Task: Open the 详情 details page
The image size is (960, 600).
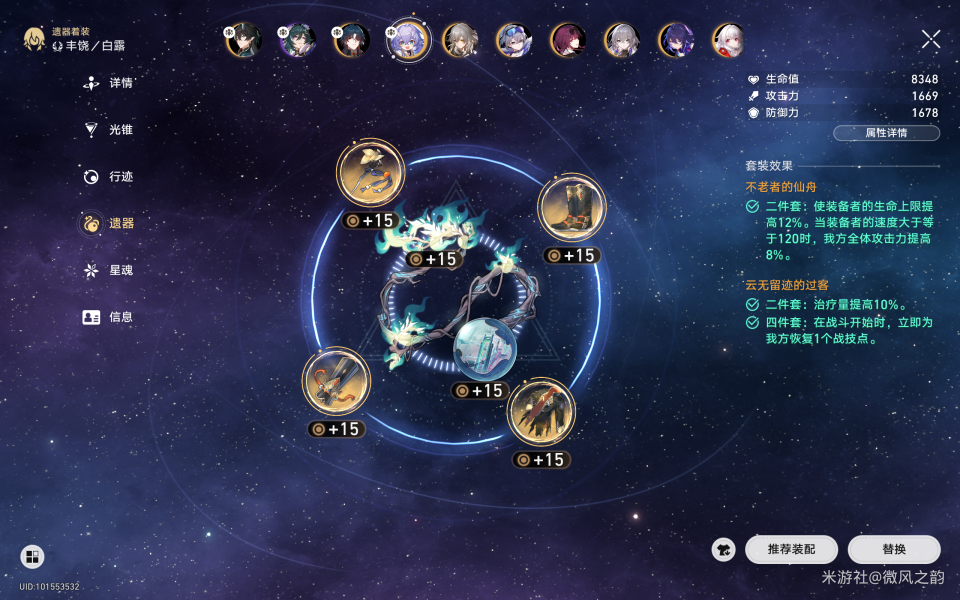Action: click(110, 83)
